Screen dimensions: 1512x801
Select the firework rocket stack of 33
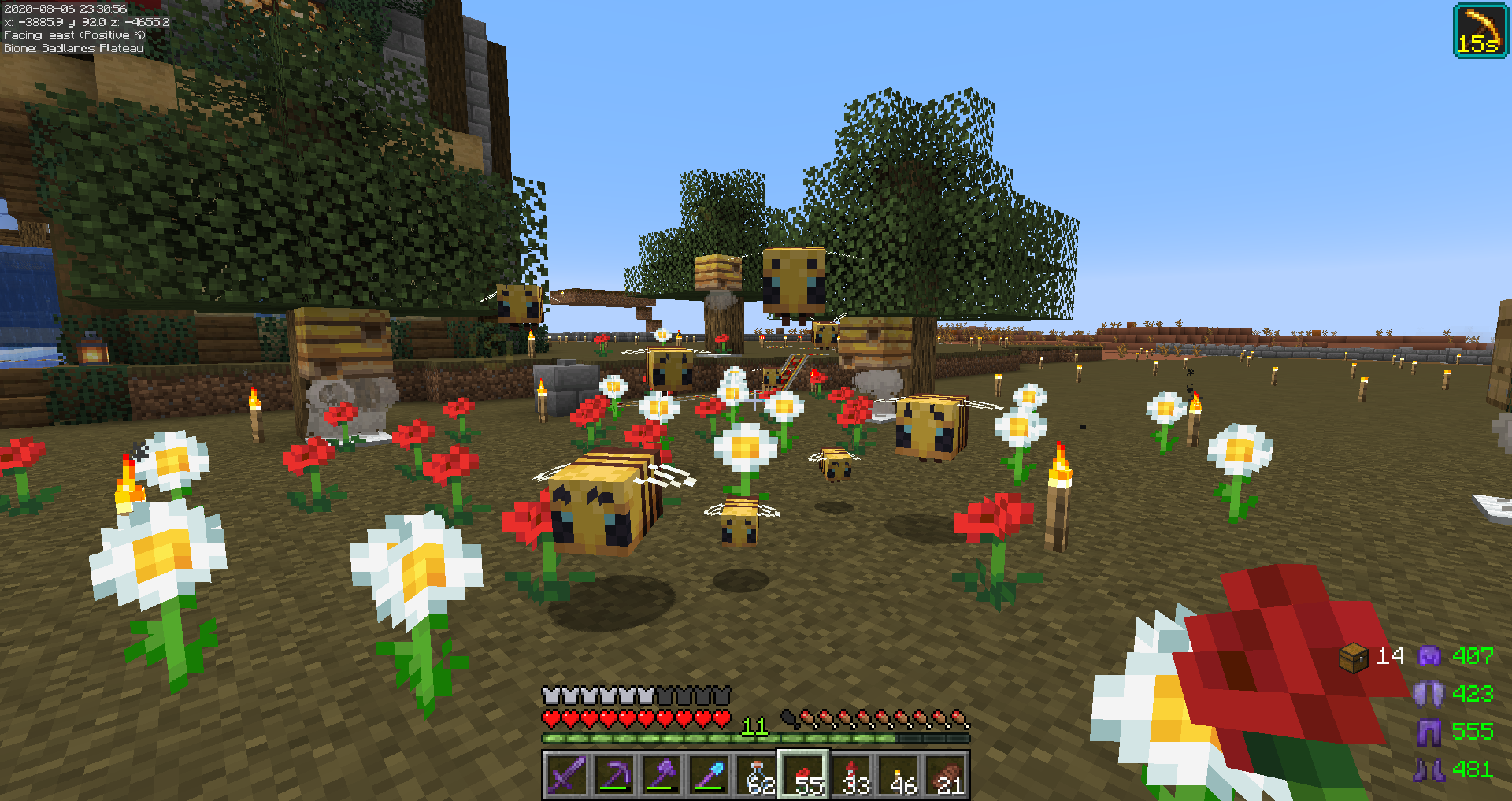pos(852,775)
